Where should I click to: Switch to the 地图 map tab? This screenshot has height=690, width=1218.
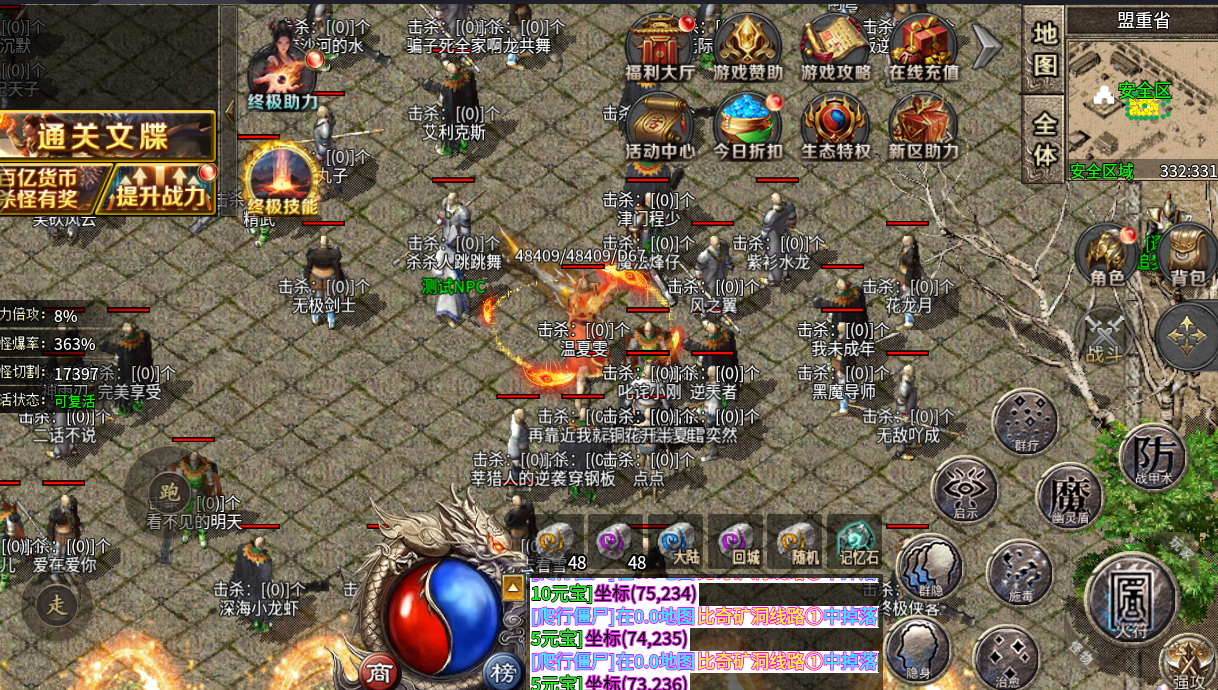1044,49
